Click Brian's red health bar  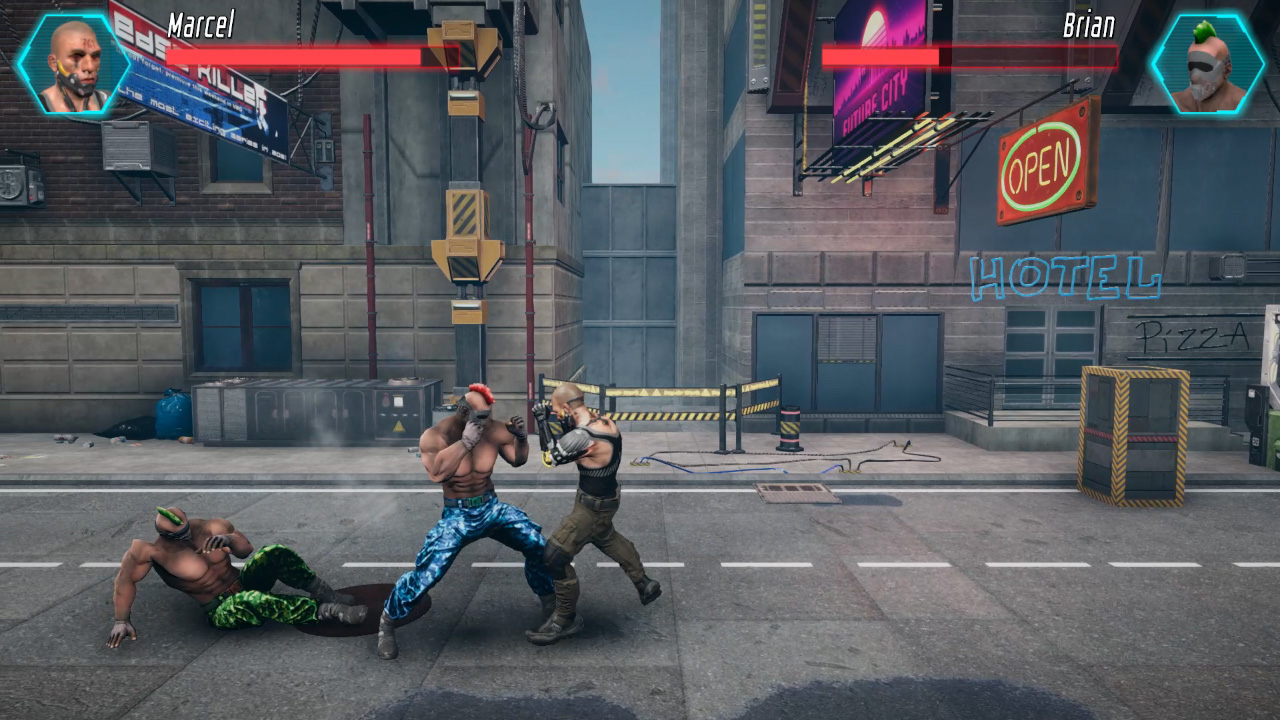click(970, 57)
